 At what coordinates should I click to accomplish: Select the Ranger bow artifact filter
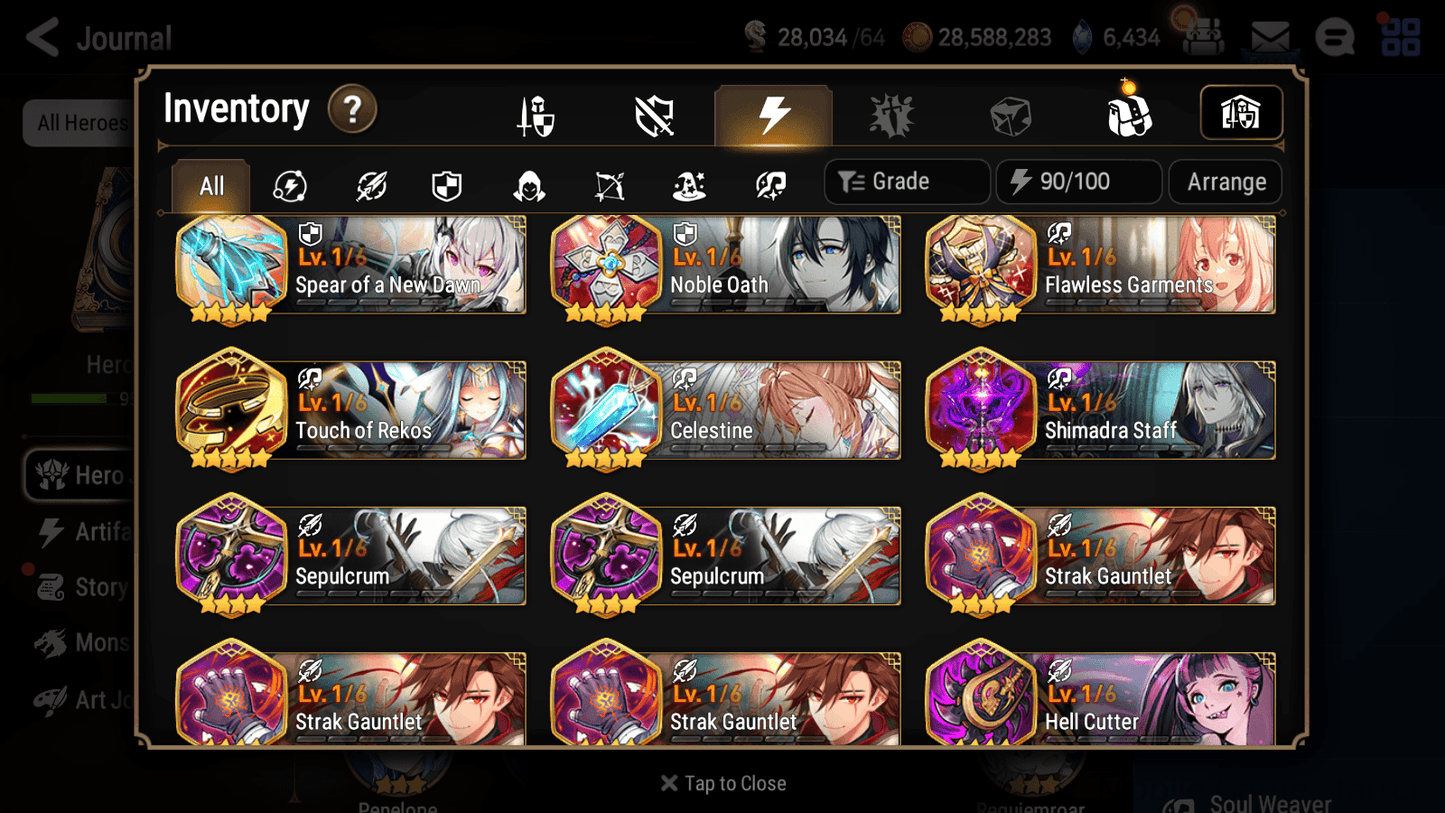[x=608, y=186]
